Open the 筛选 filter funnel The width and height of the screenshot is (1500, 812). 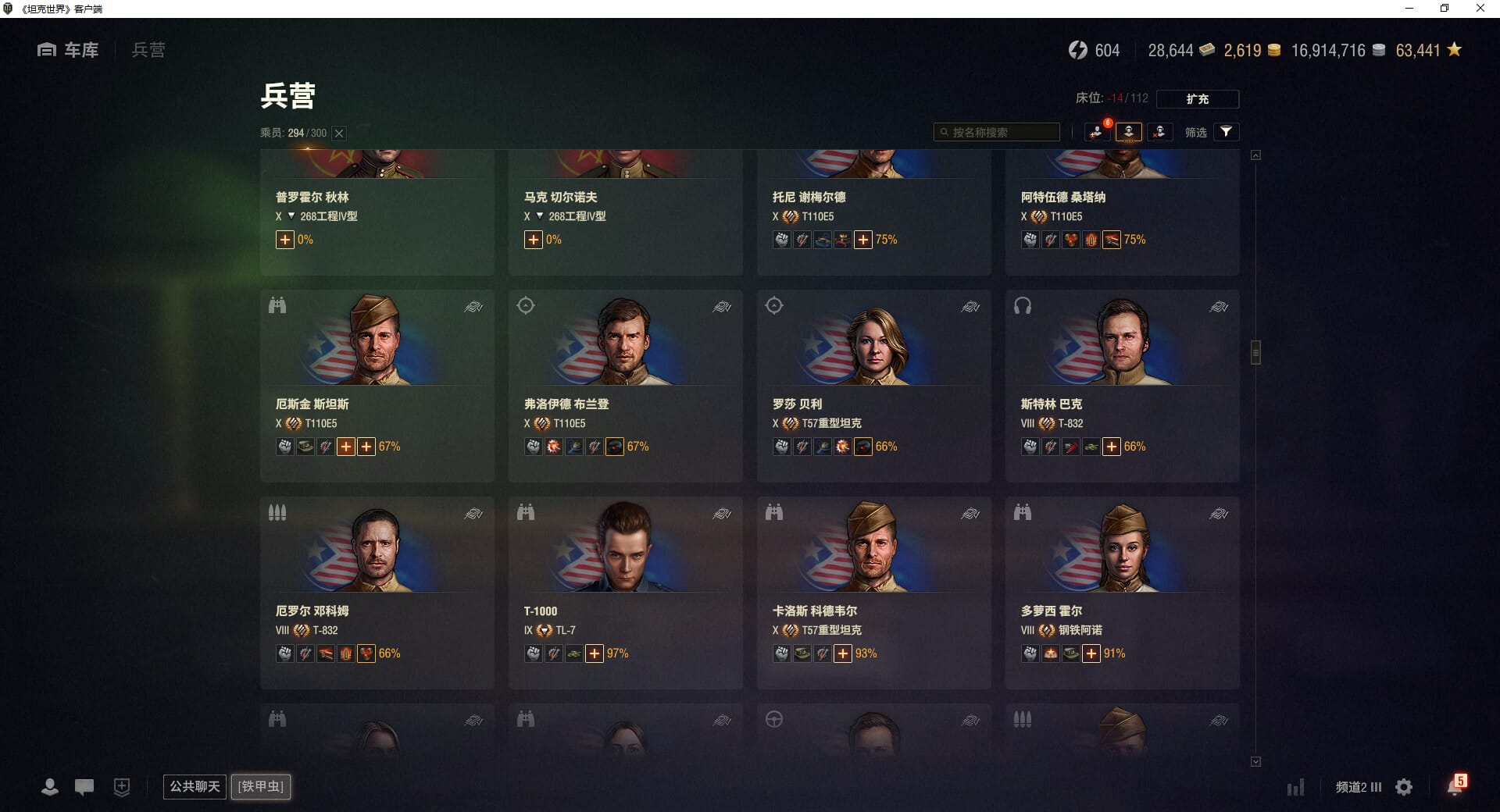point(1226,132)
